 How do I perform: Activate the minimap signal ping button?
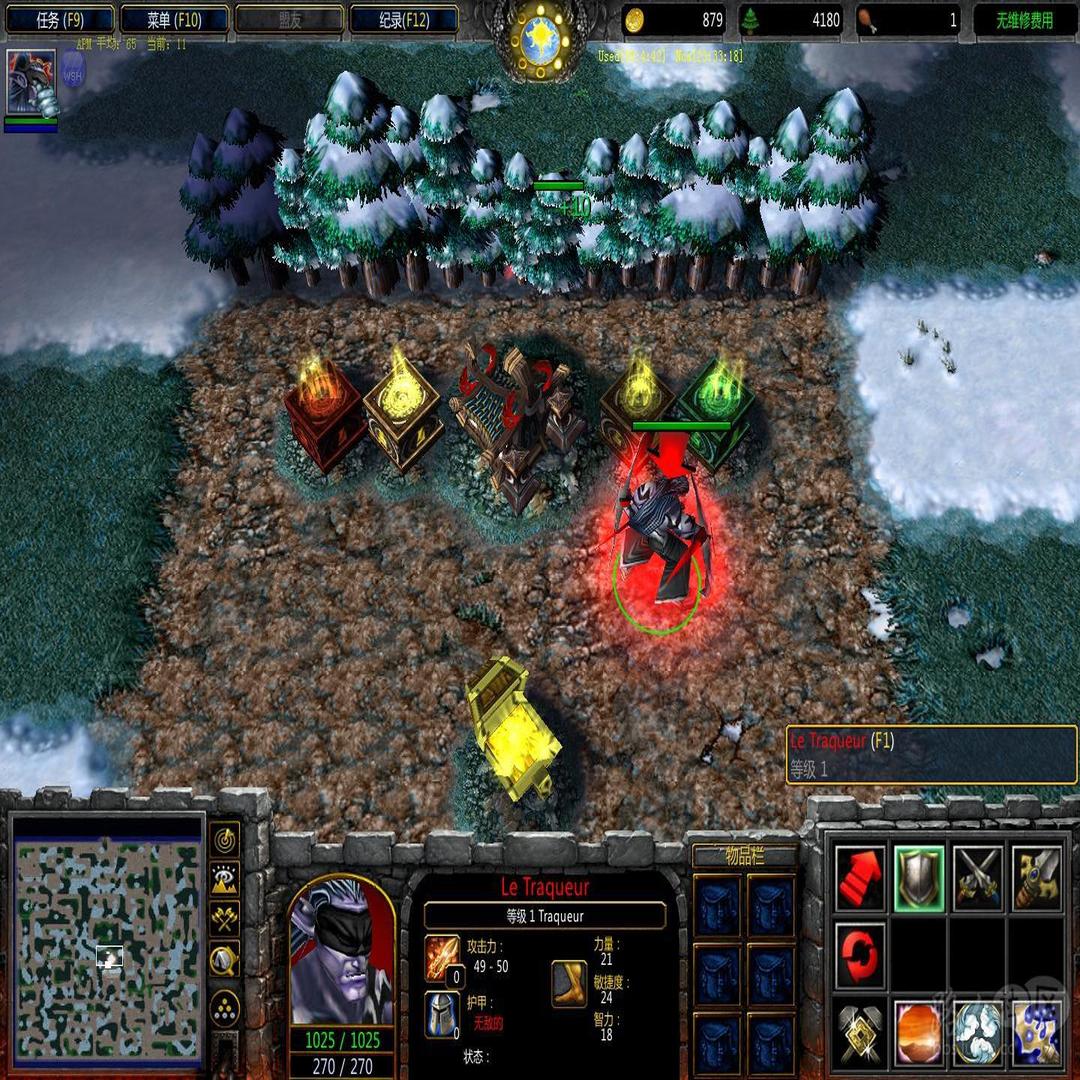[225, 839]
